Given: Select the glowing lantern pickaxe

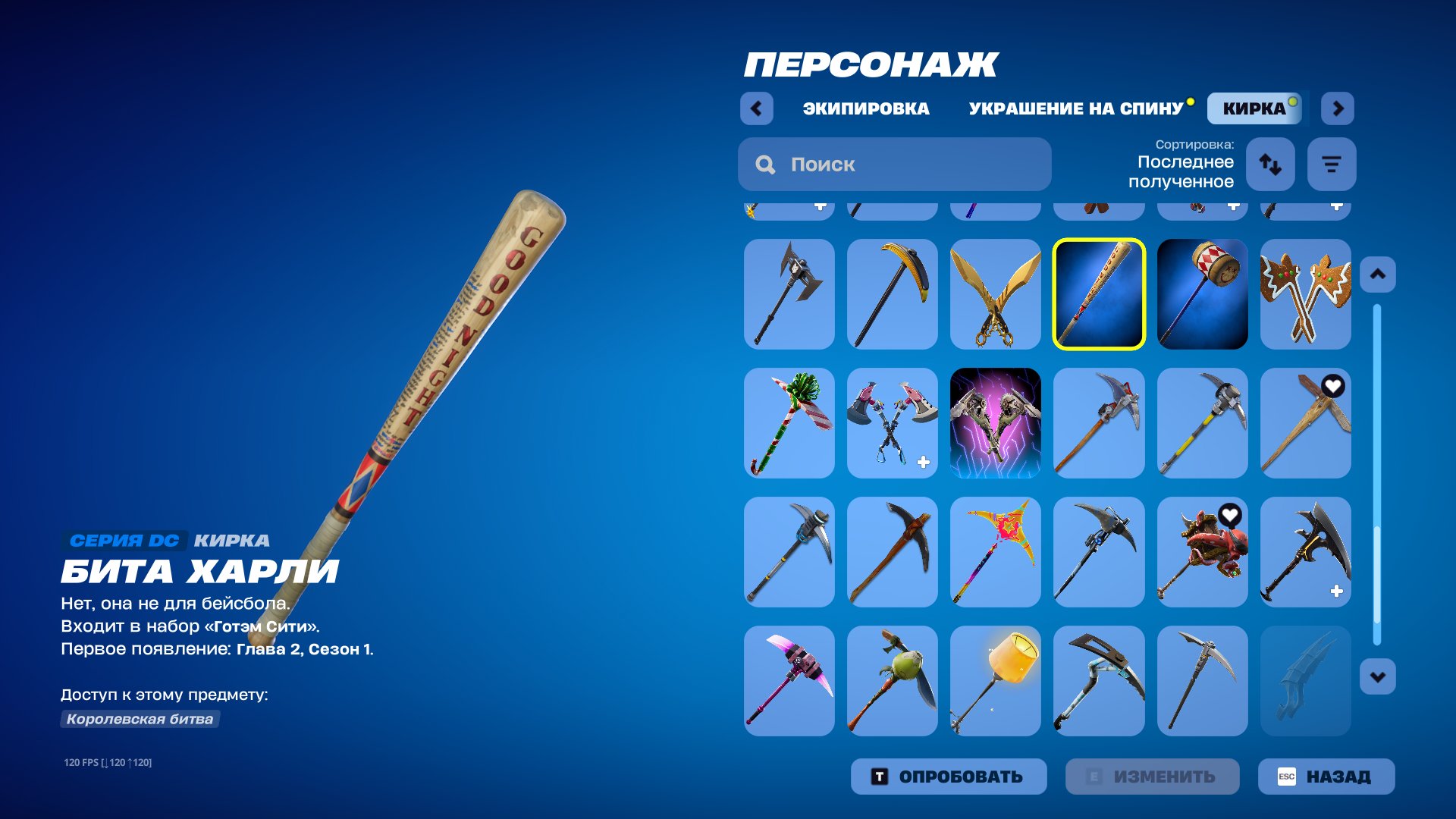Looking at the screenshot, I should pyautogui.click(x=996, y=681).
